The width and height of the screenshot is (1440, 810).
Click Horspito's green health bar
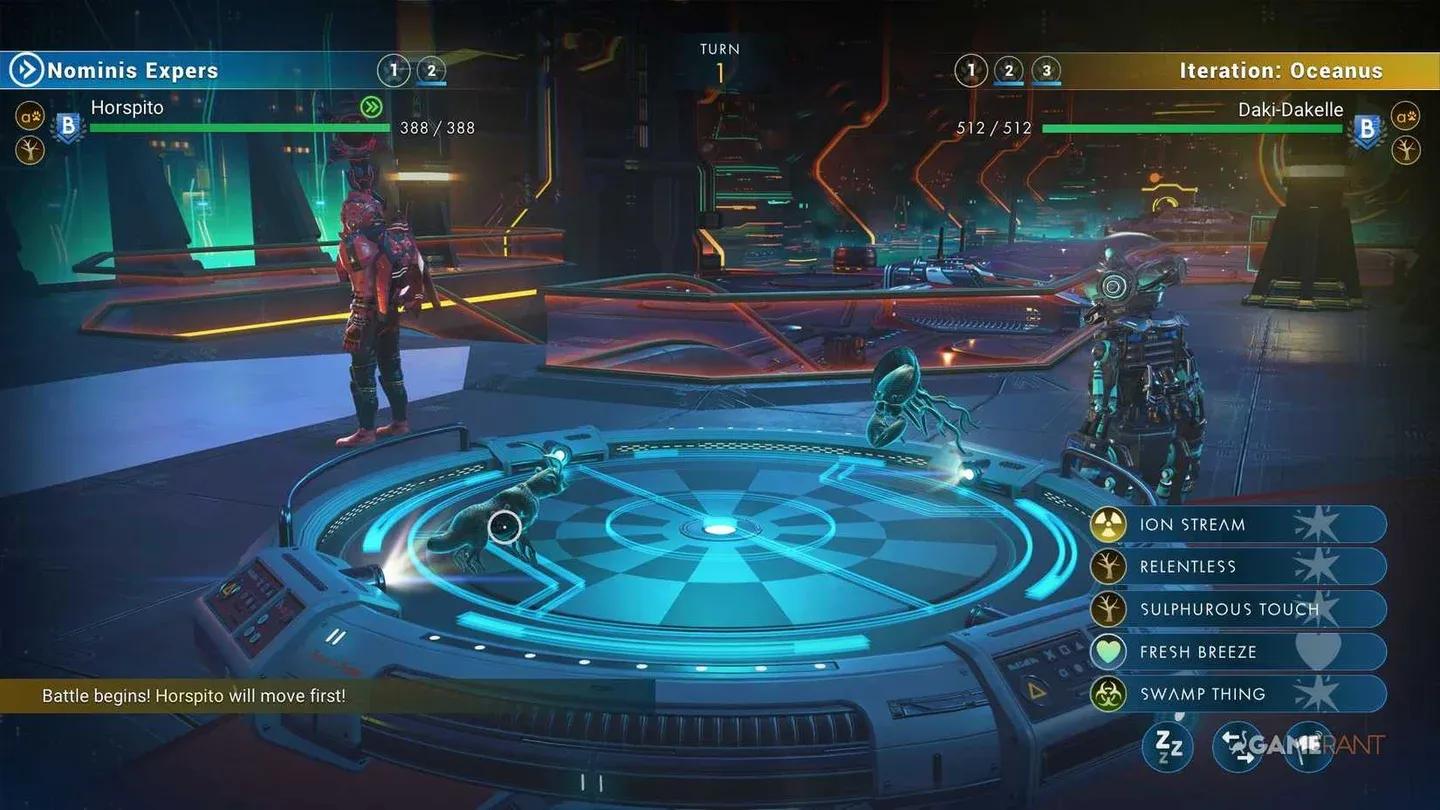240,128
